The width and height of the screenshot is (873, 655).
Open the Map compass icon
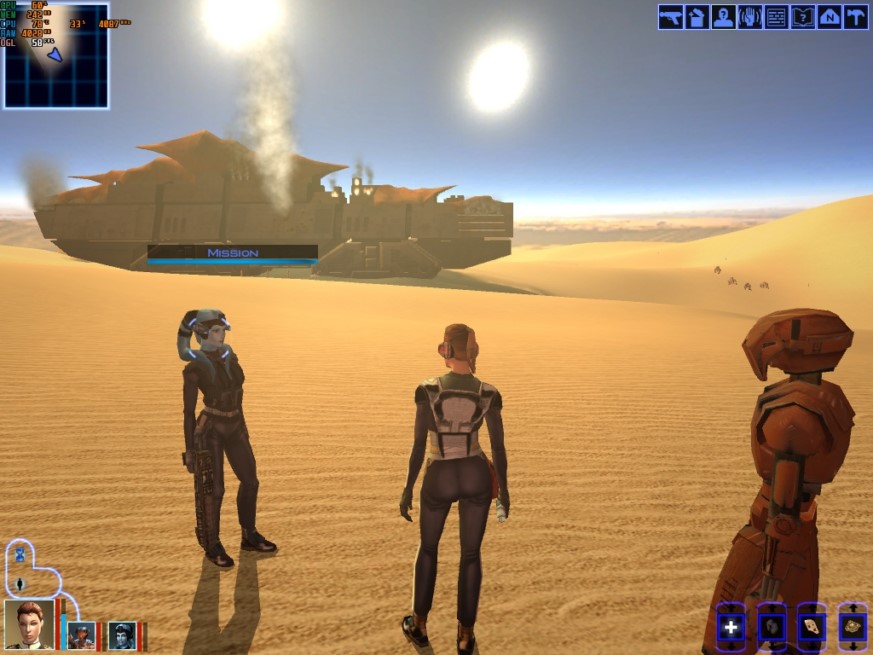pyautogui.click(x=829, y=17)
